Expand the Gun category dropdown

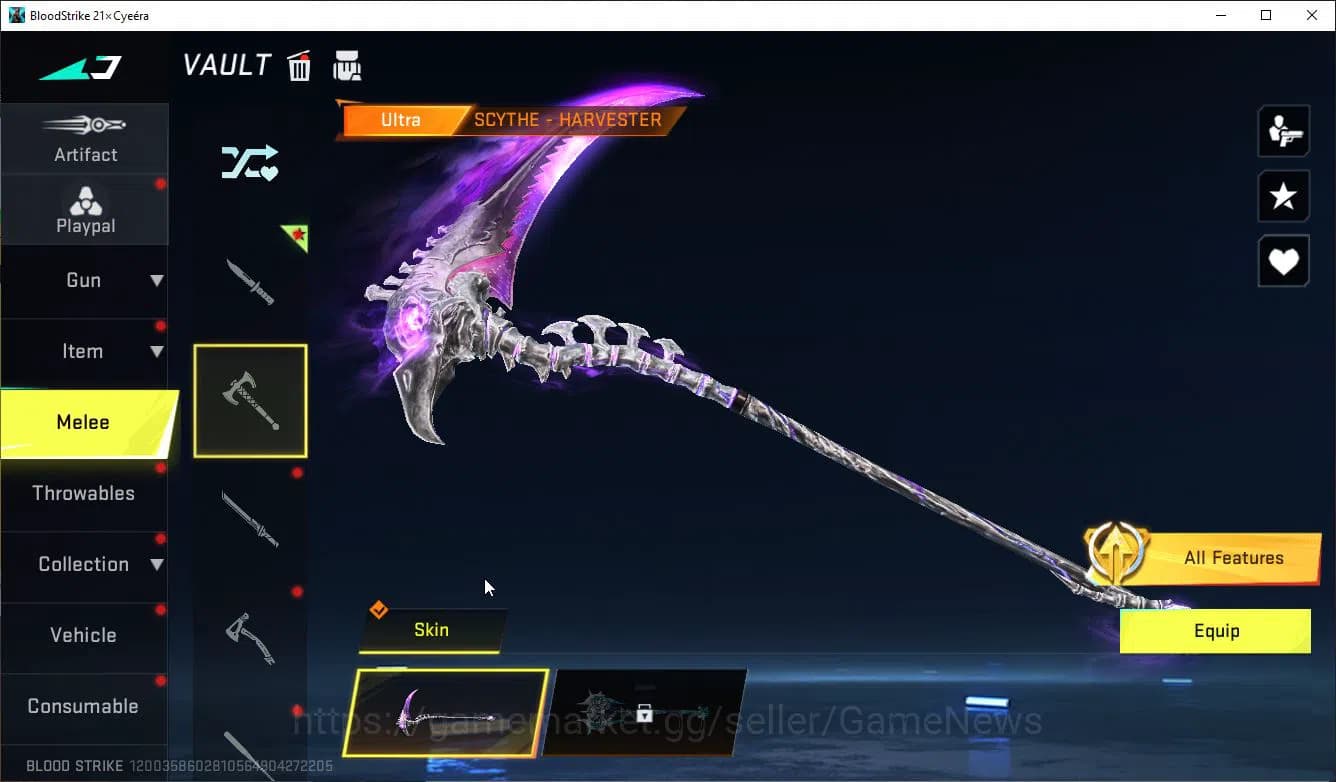tap(85, 281)
